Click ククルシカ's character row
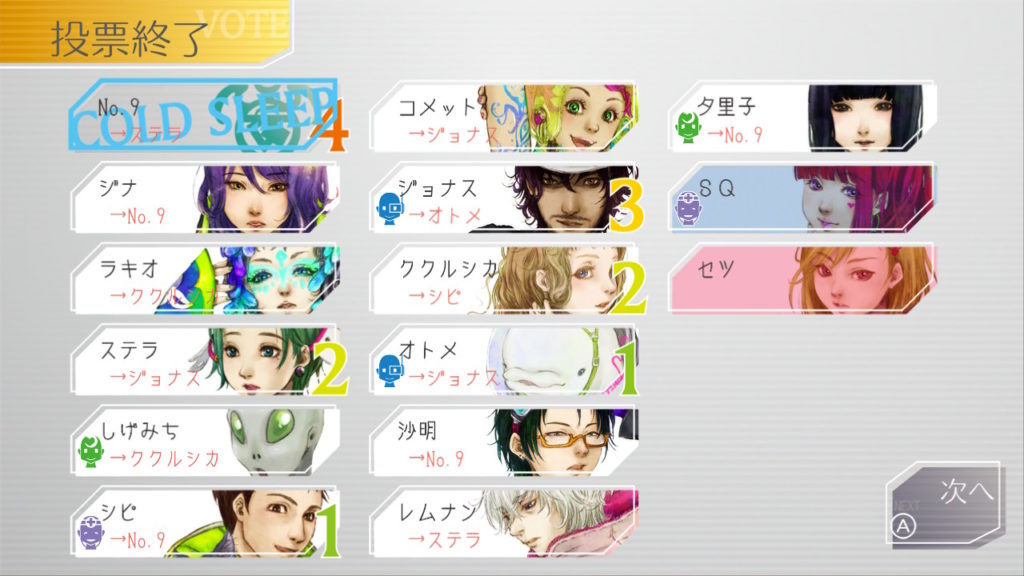 coord(503,280)
